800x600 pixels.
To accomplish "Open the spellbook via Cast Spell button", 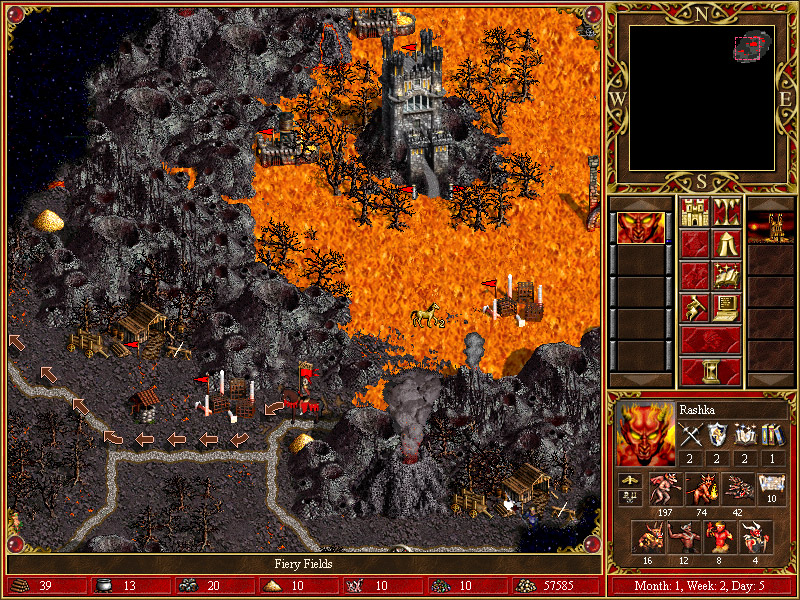I will (727, 276).
